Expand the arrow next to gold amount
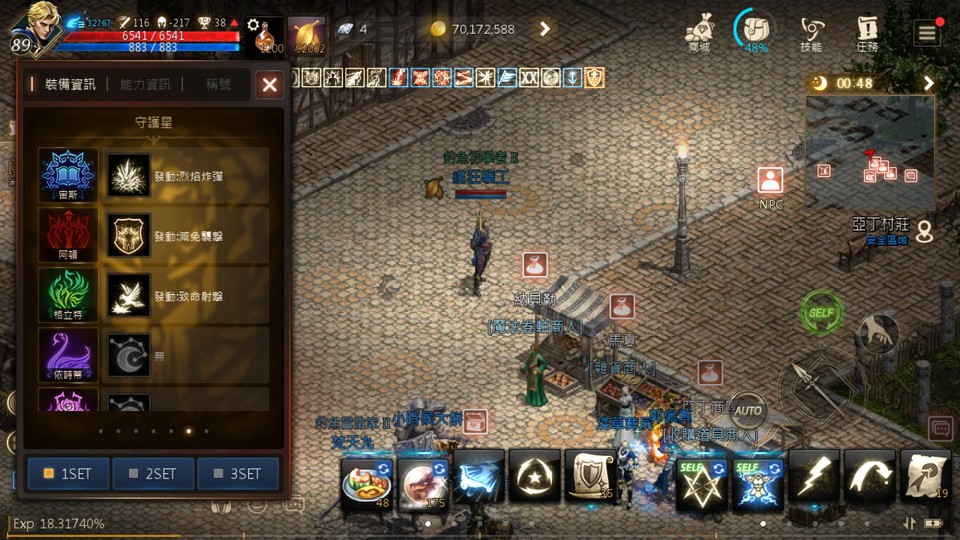This screenshot has width=960, height=540. [545, 29]
